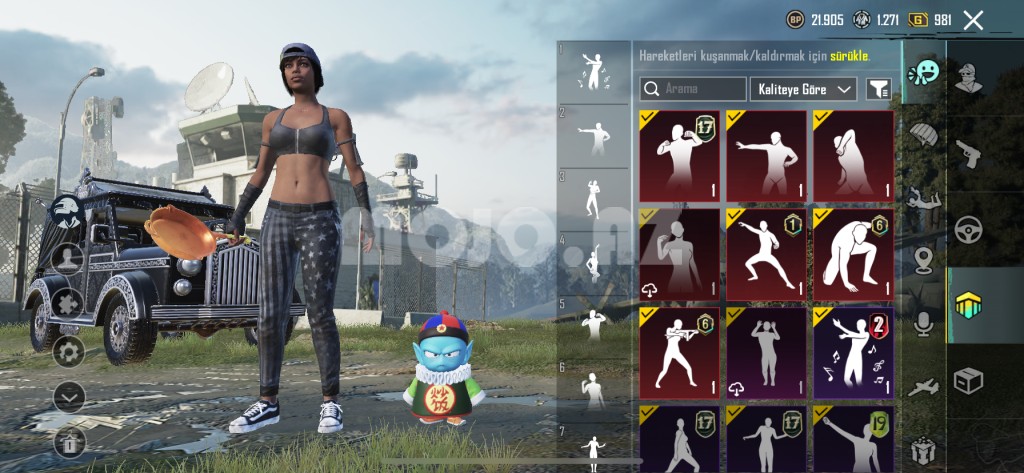Image resolution: width=1024 pixels, height=473 pixels.
Task: Open the pistol weapon skins tab
Action: point(968,152)
